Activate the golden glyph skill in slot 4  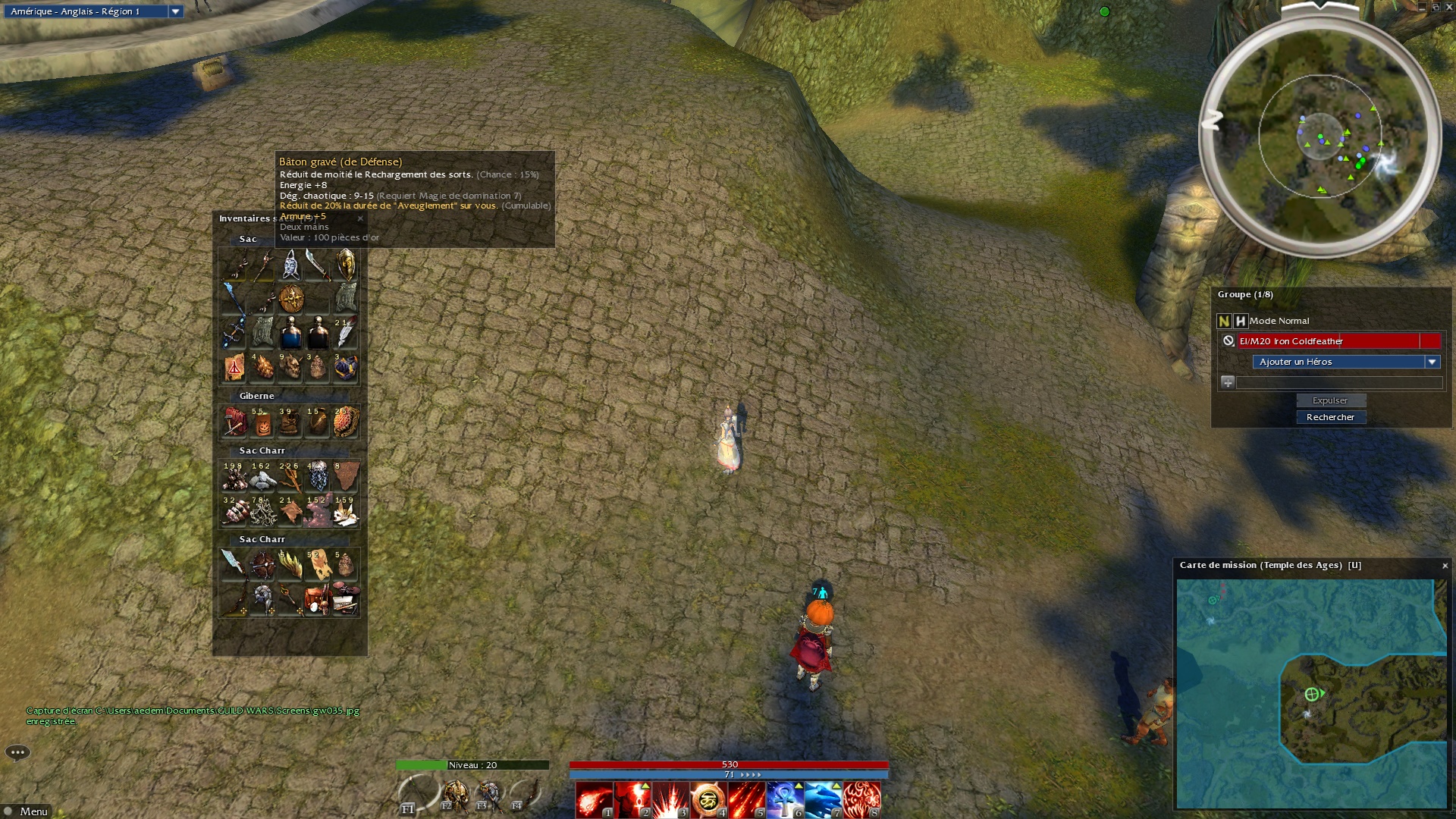coord(708,800)
